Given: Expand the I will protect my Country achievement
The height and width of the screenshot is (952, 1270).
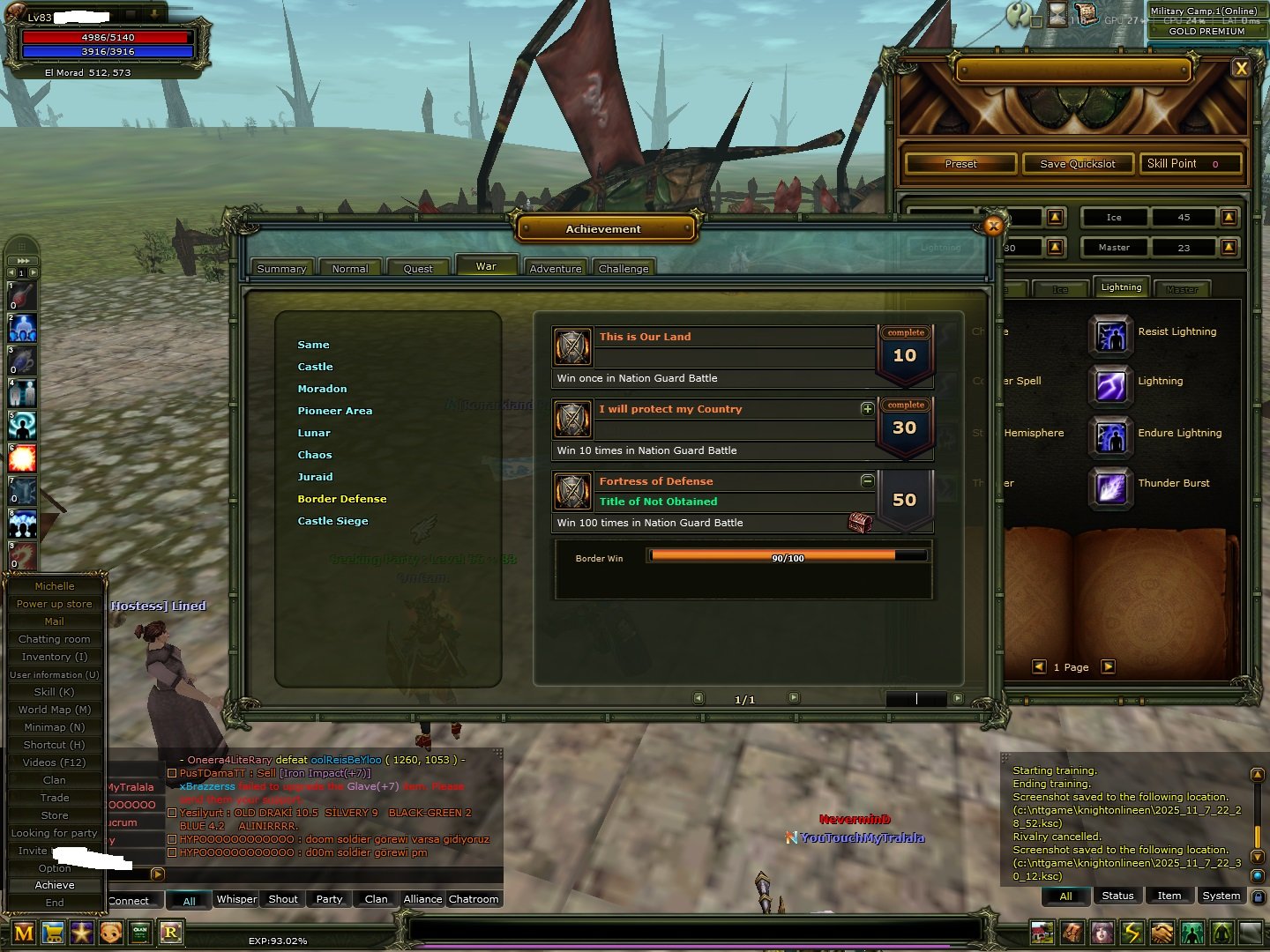Looking at the screenshot, I should 867,409.
